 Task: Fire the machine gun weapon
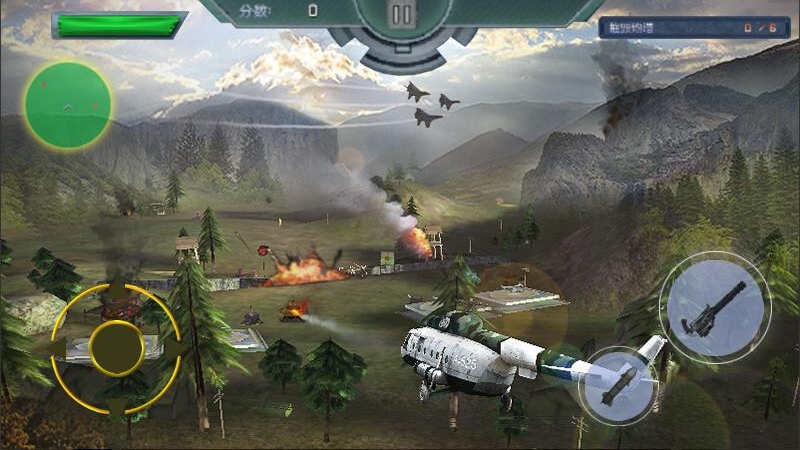[714, 307]
